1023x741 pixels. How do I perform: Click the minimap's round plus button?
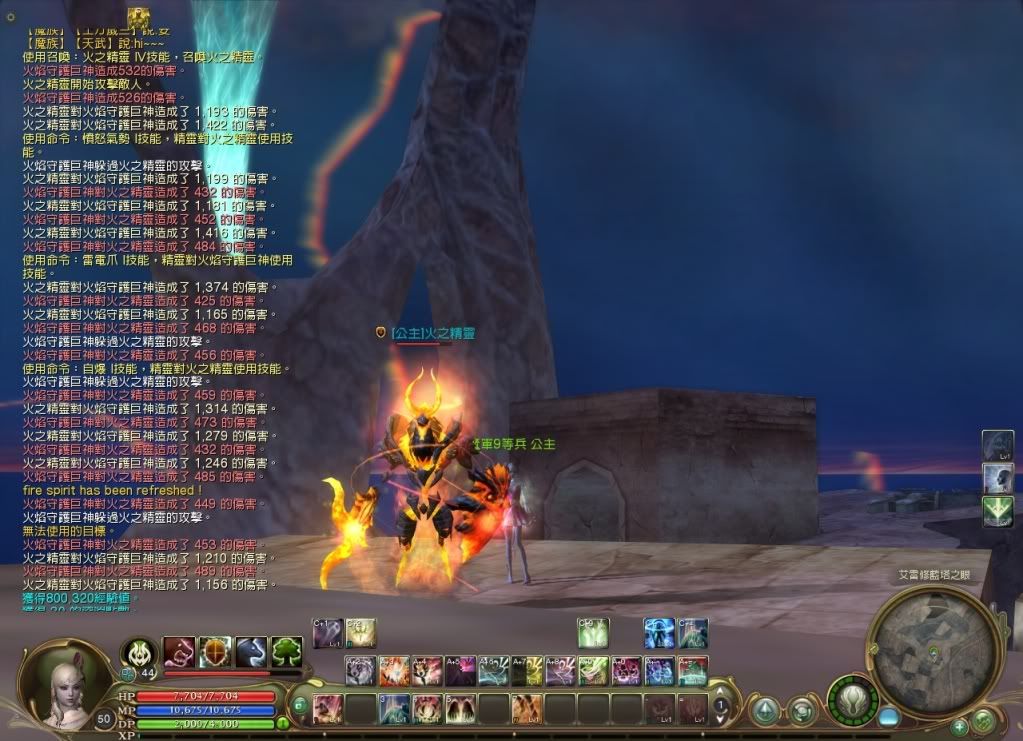pyautogui.click(x=960, y=726)
